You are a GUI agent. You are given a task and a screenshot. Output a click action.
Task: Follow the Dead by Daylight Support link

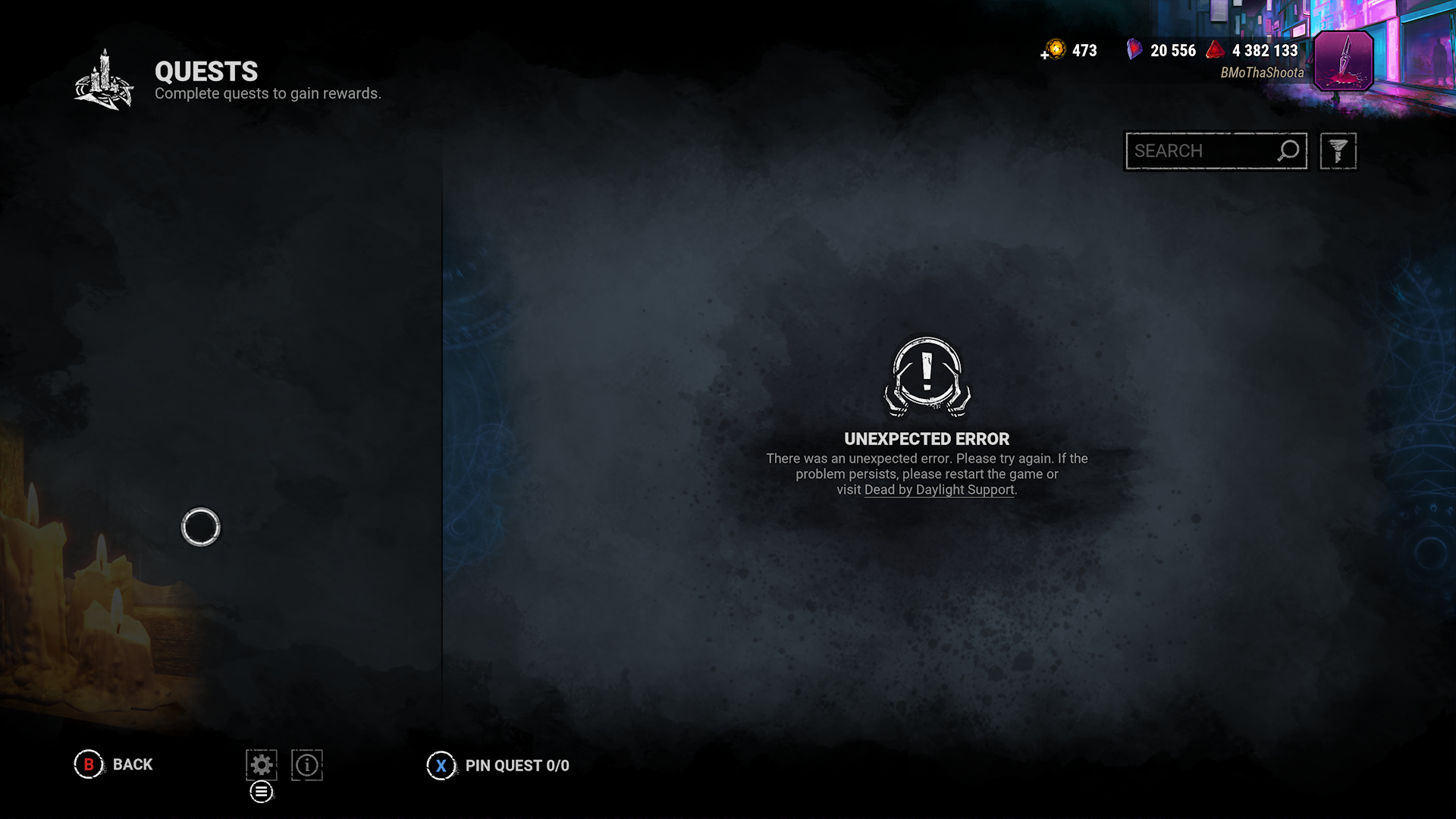pos(939,490)
